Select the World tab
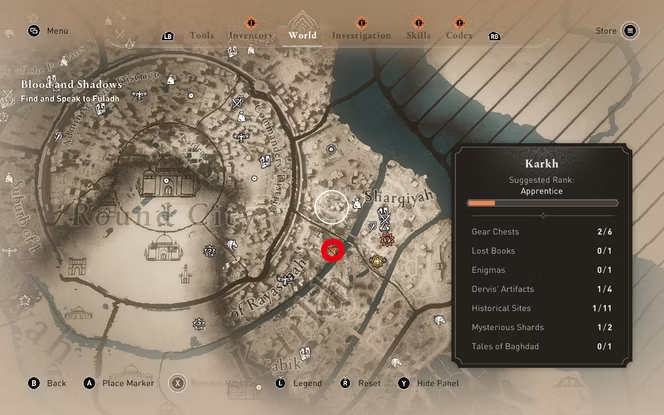The height and width of the screenshot is (415, 664). pyautogui.click(x=302, y=35)
